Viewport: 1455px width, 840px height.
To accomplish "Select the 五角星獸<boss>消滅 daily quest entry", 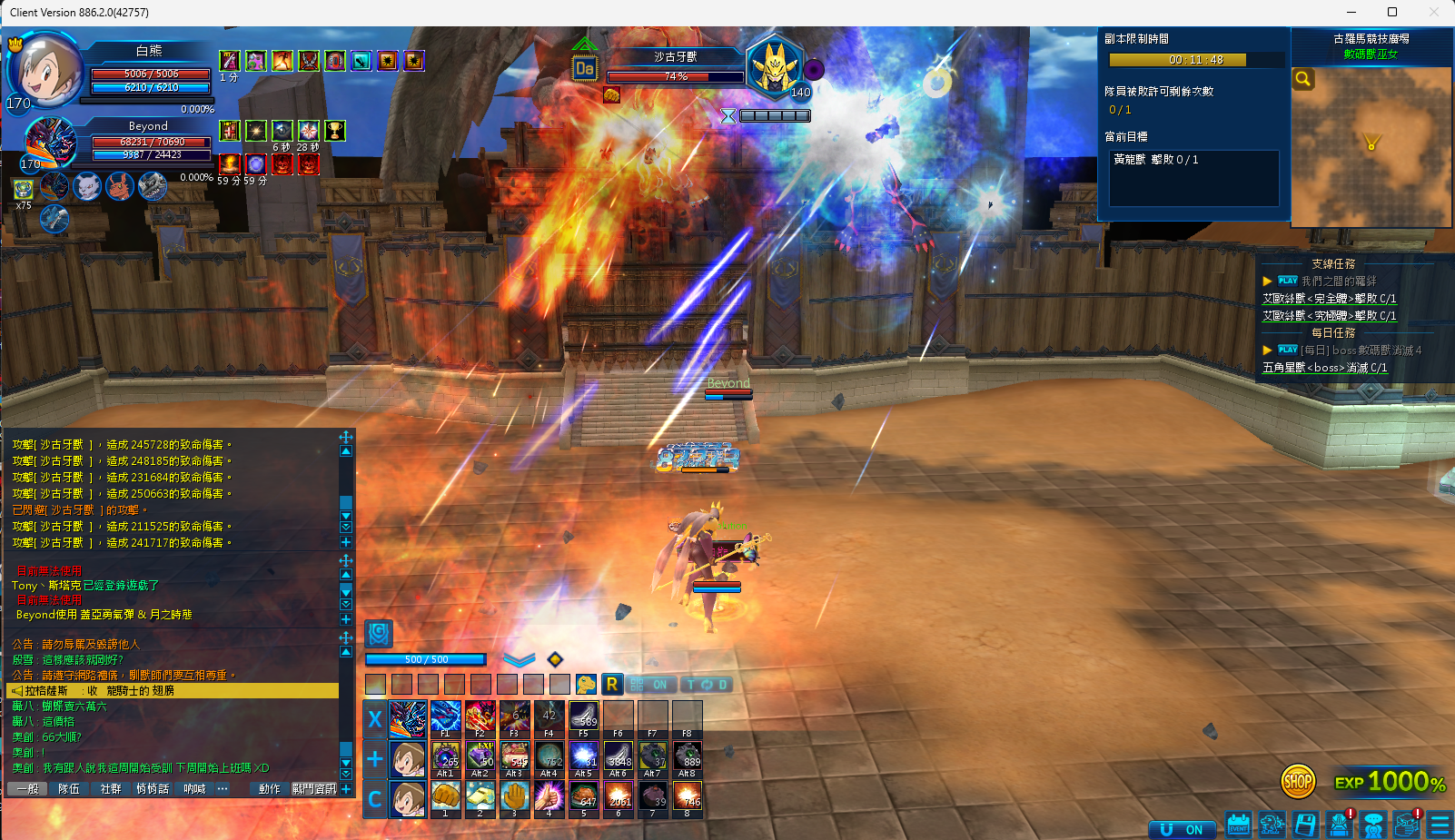I will tap(1324, 368).
